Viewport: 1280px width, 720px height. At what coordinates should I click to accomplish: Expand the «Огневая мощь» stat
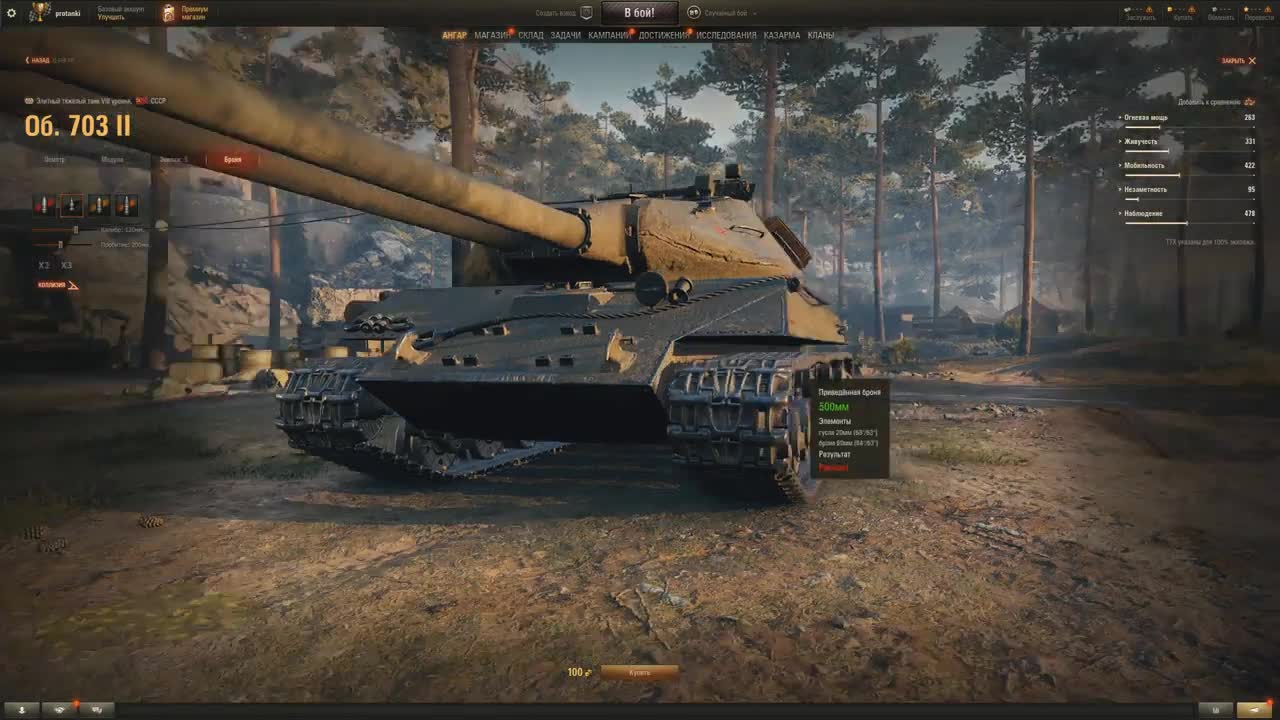1146,118
